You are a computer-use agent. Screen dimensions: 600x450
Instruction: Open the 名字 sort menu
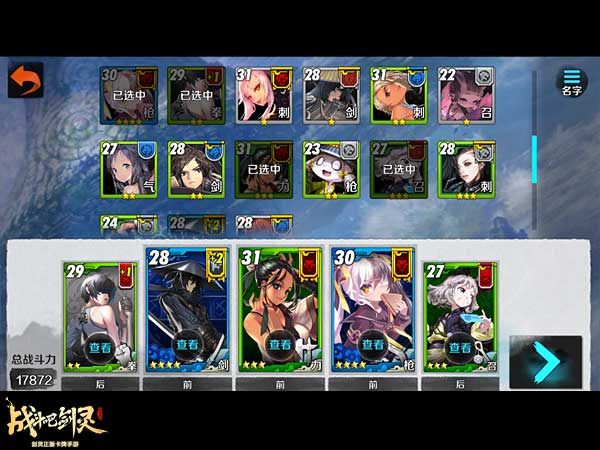(x=571, y=82)
